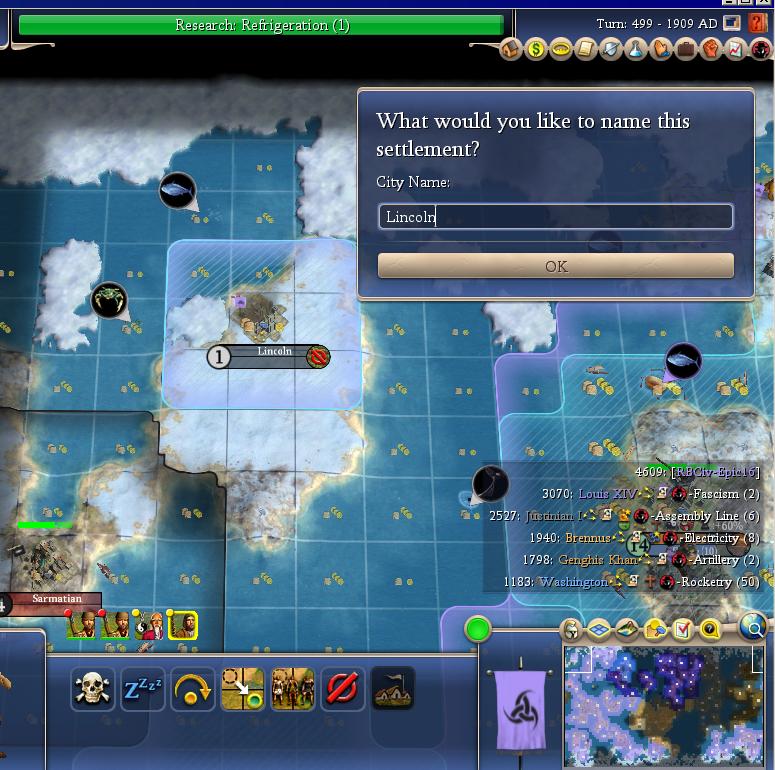Click the world minimap
Viewport: 775px width, 770px height.
click(662, 704)
